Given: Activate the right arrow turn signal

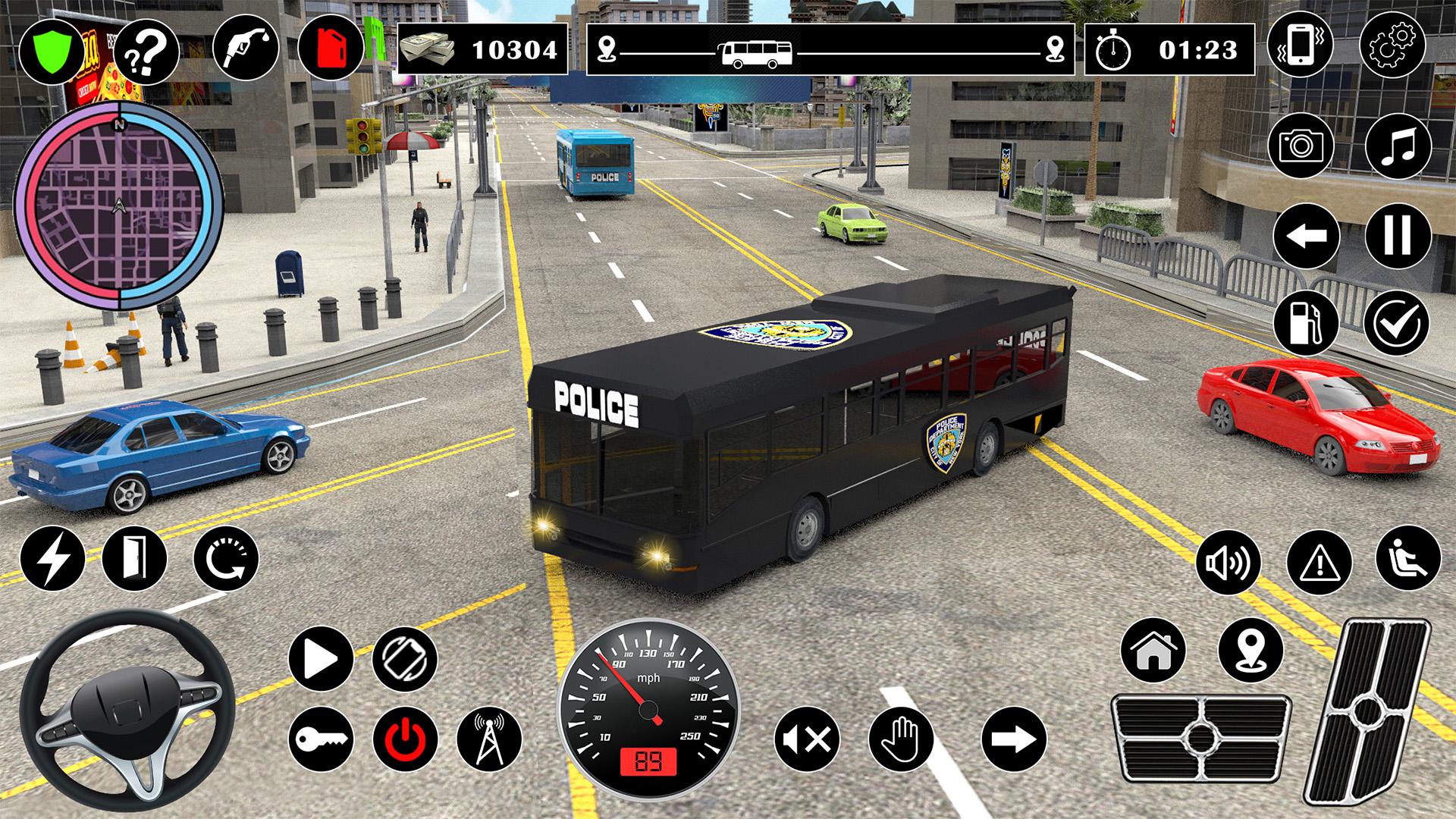Looking at the screenshot, I should point(1014,738).
